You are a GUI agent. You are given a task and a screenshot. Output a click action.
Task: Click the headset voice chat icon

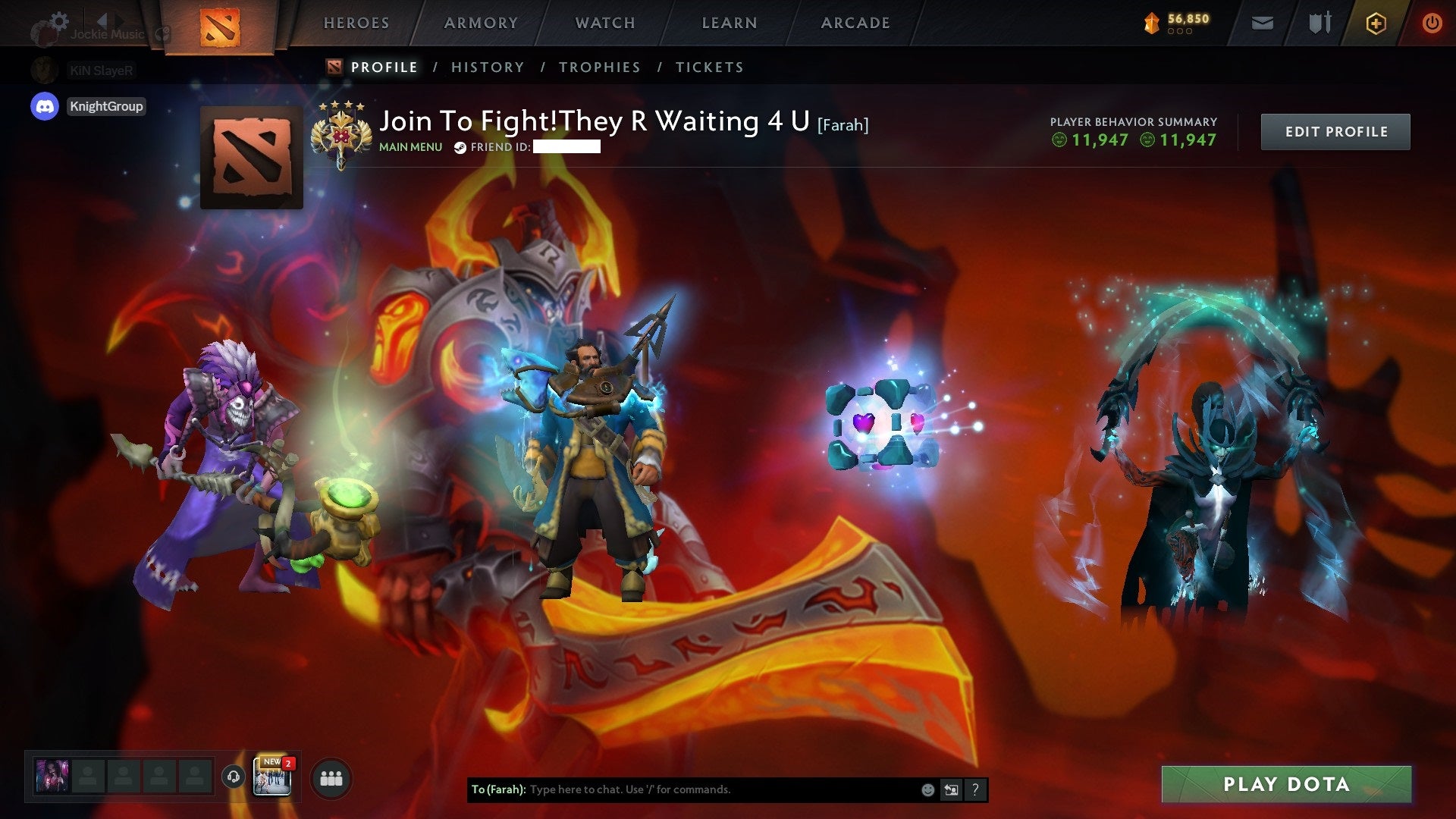click(x=234, y=778)
